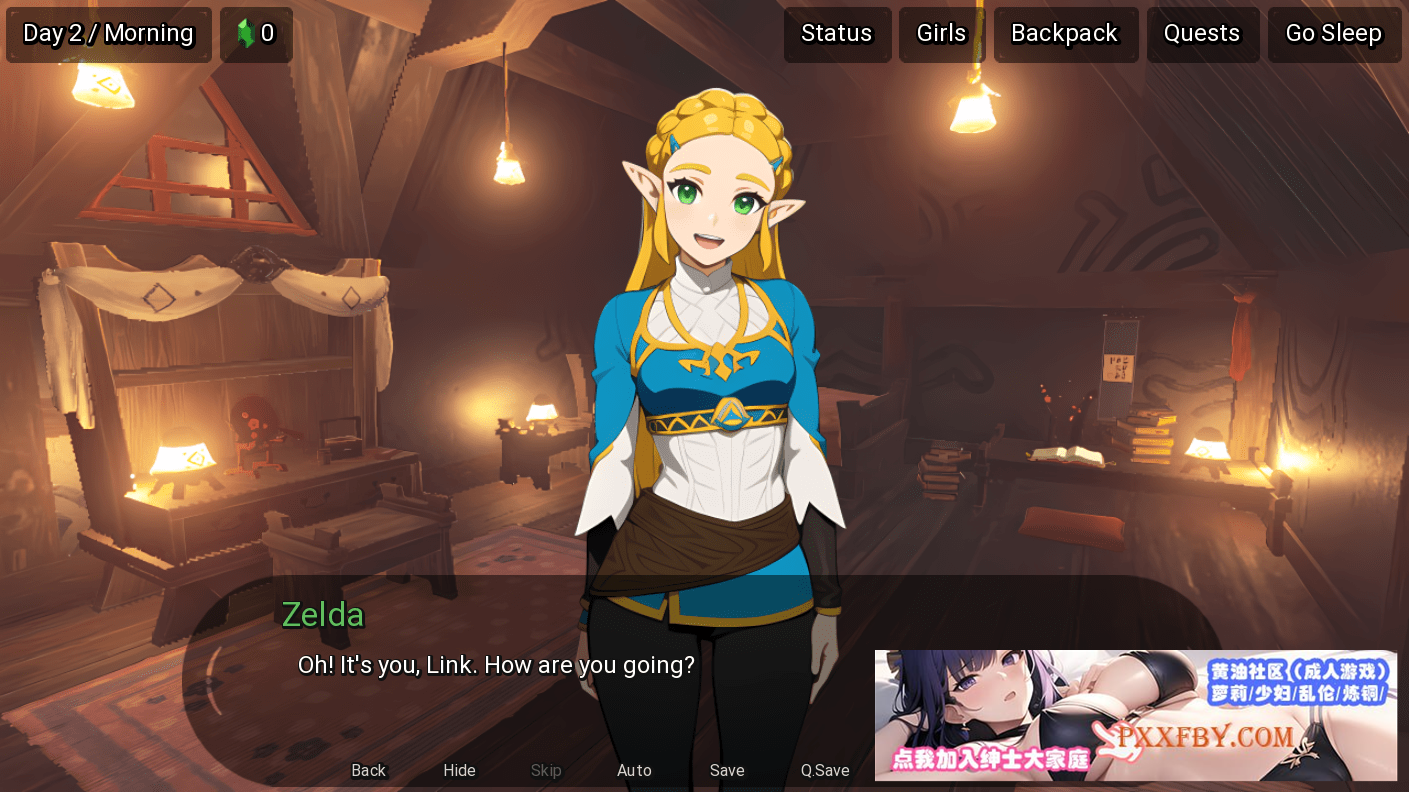The height and width of the screenshot is (792, 1409).
Task: Go Back to previous dialogue line
Action: (368, 770)
